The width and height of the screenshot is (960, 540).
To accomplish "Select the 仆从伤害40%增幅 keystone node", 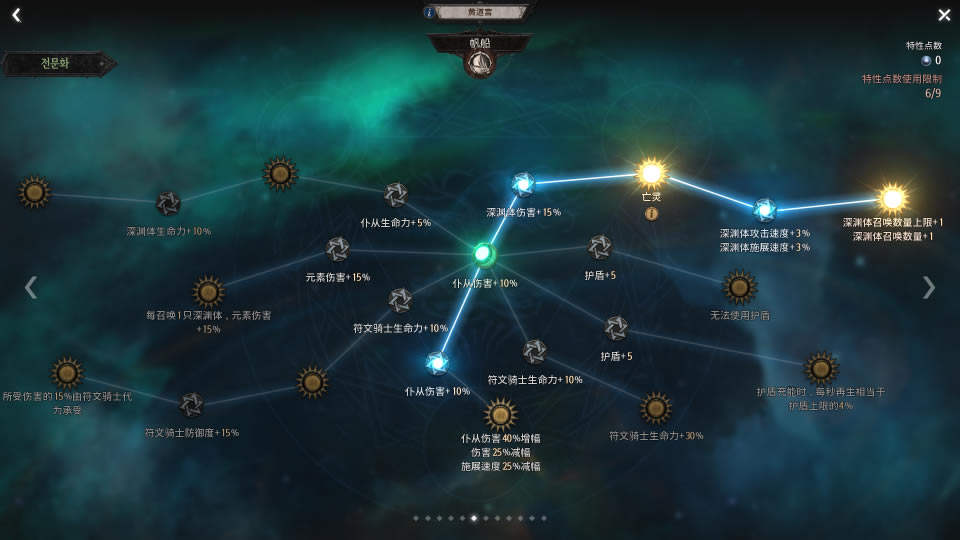I will (x=500, y=414).
